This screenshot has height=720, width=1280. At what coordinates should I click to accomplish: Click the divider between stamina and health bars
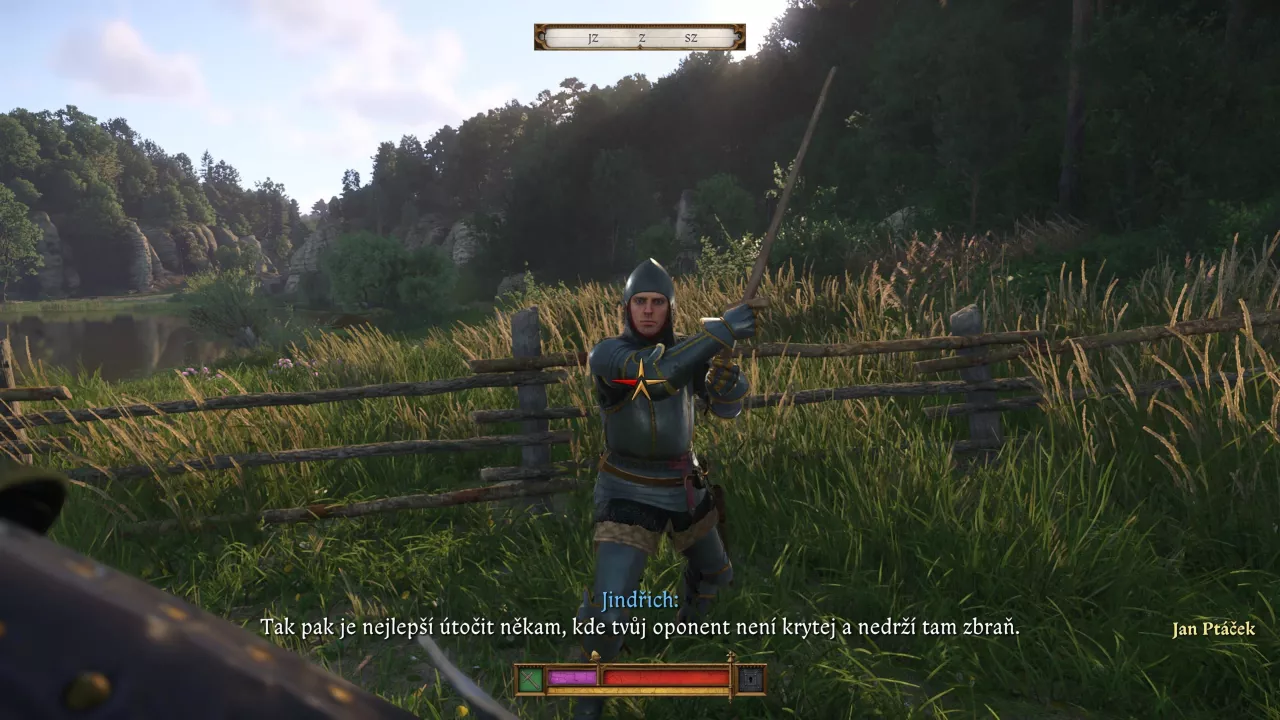pos(601,677)
